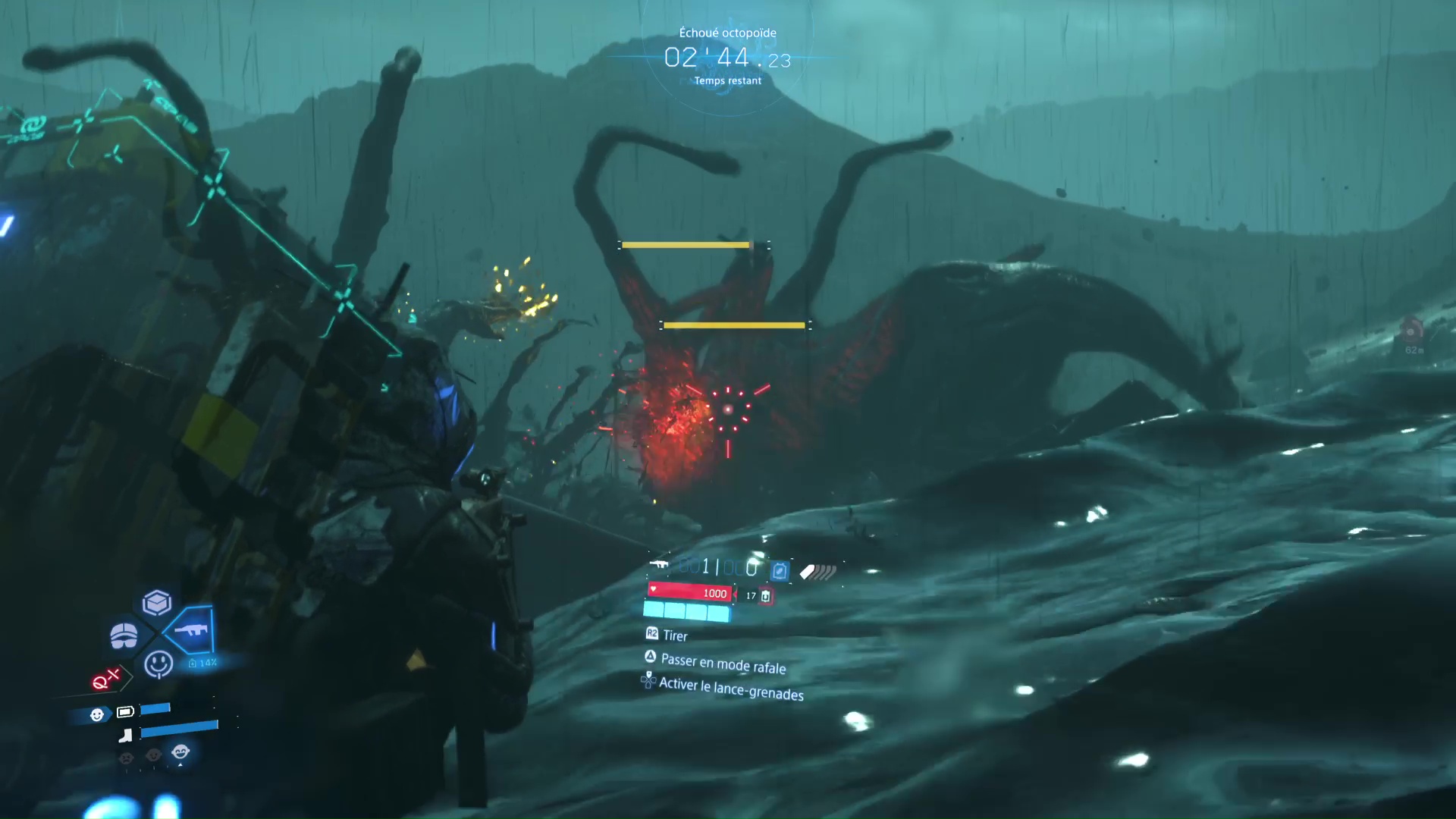Screen dimensions: 1456x819
Task: Select the red-framed blood bag count icon
Action: click(x=766, y=596)
